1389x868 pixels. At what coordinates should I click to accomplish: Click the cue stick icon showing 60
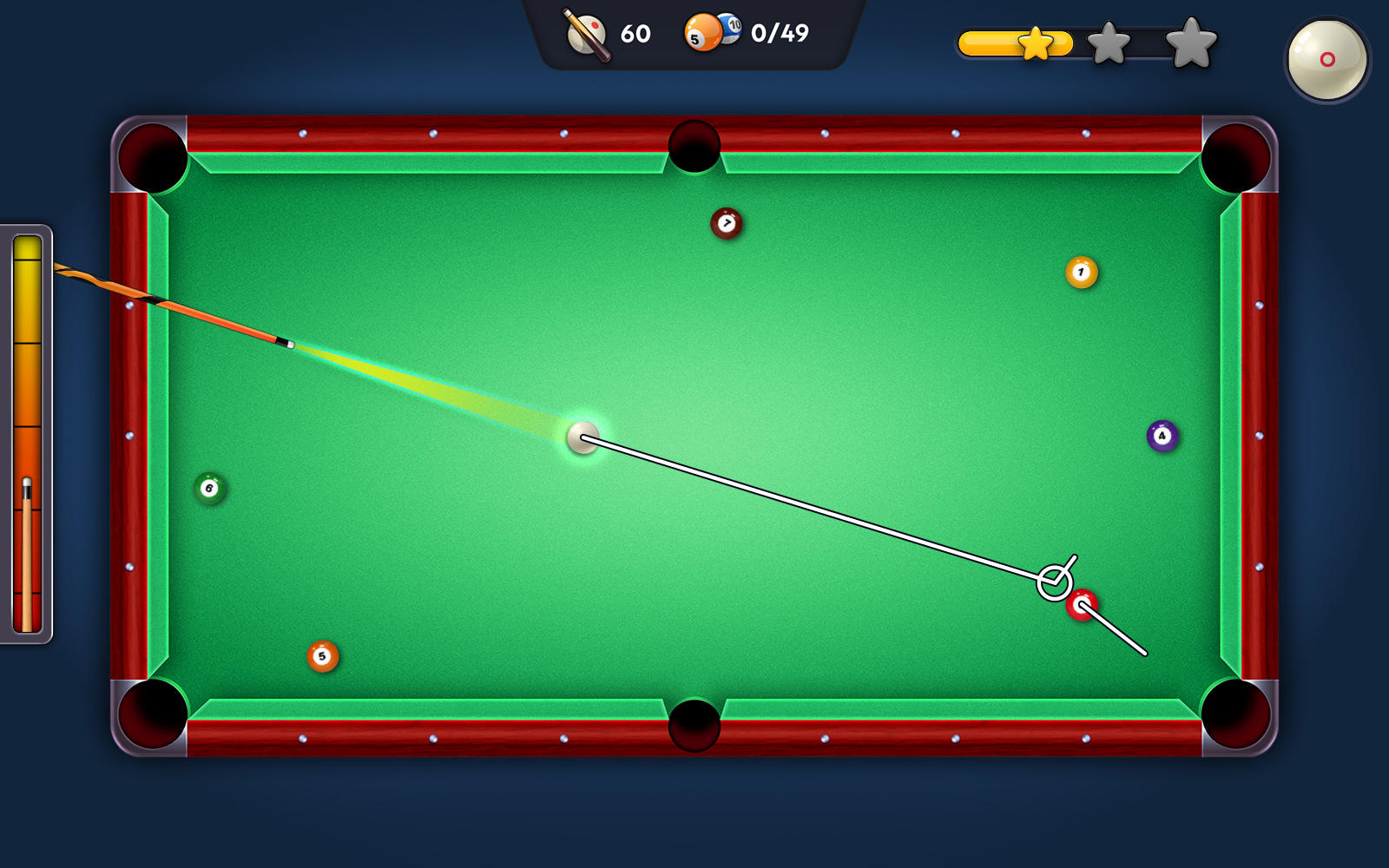[587, 35]
